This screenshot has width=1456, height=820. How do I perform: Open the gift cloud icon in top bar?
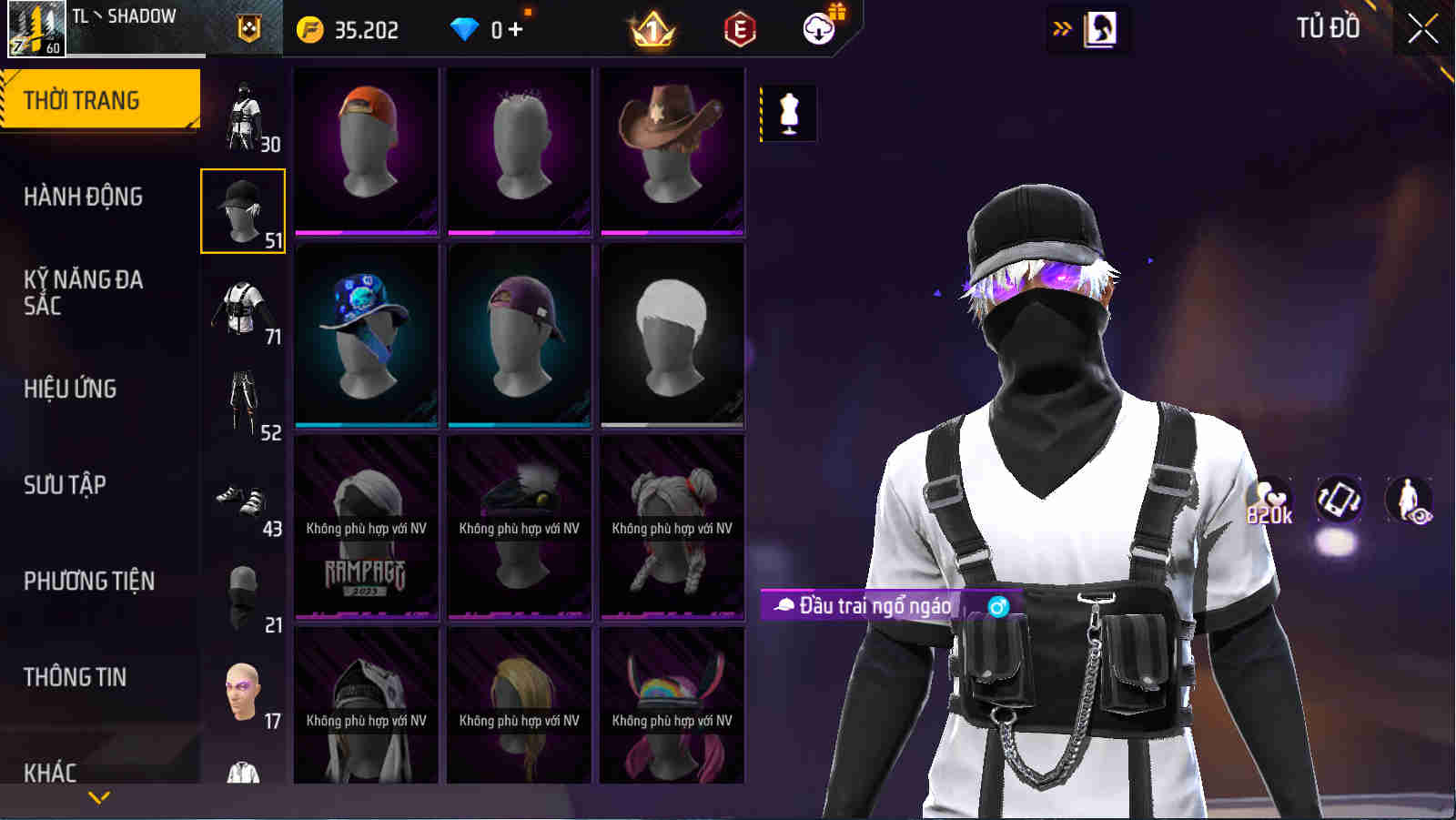pyautogui.click(x=817, y=27)
